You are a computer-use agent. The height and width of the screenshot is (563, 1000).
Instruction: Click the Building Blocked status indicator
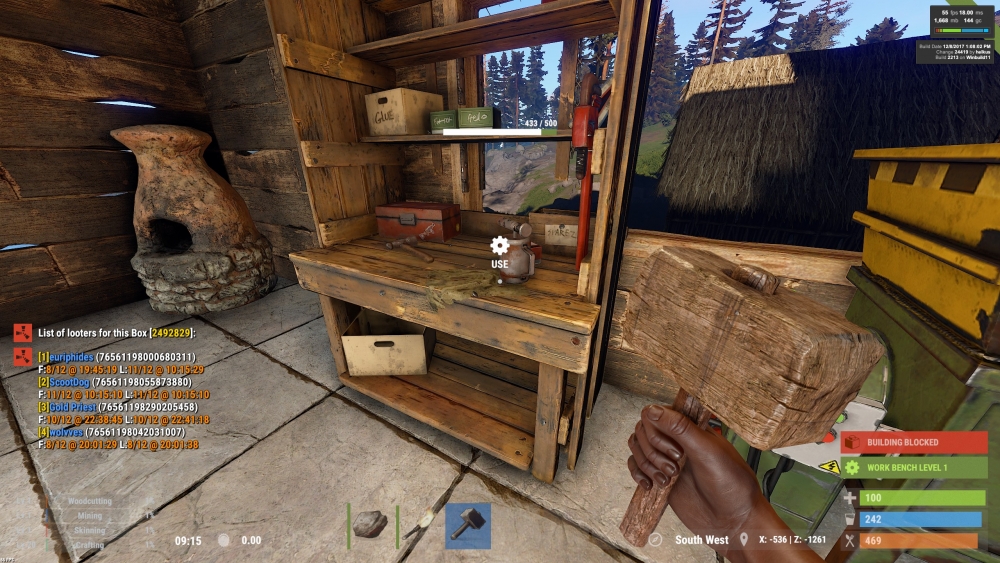point(913,442)
